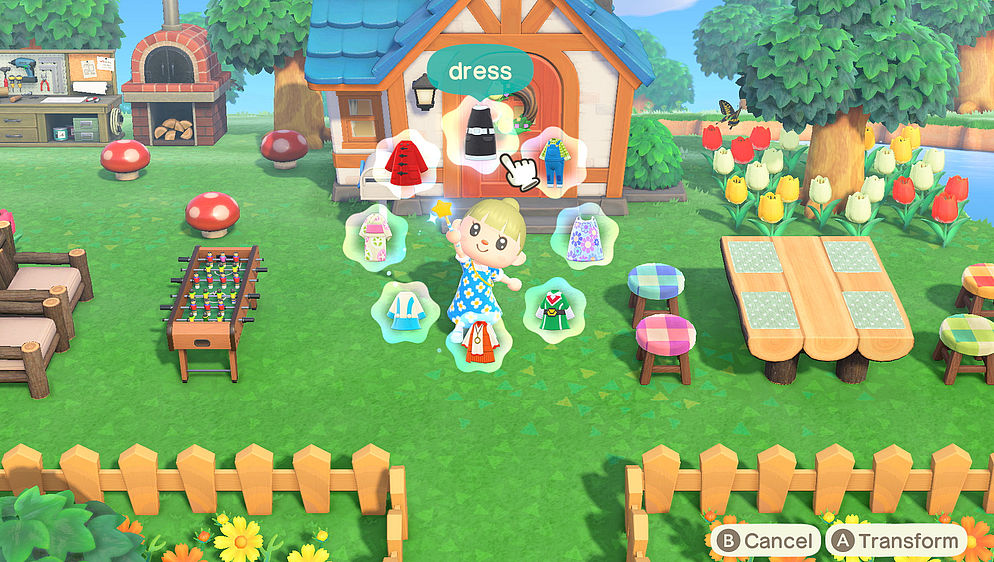Click the Transform button
Viewport: 994px width, 562px height.
pos(896,541)
